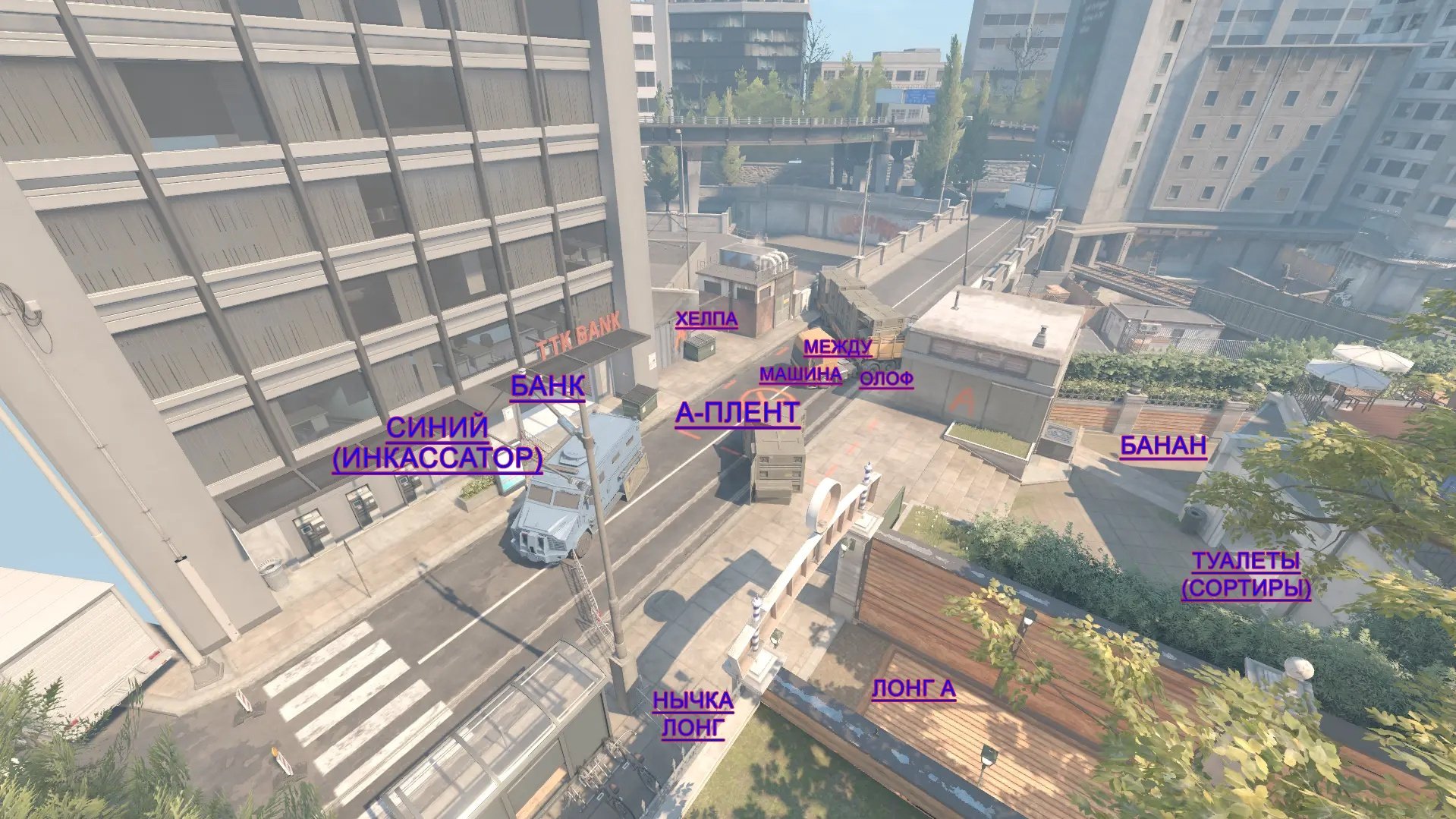The height and width of the screenshot is (819, 1456).
Task: Open the ХЕЛПА callout link
Action: coord(706,319)
